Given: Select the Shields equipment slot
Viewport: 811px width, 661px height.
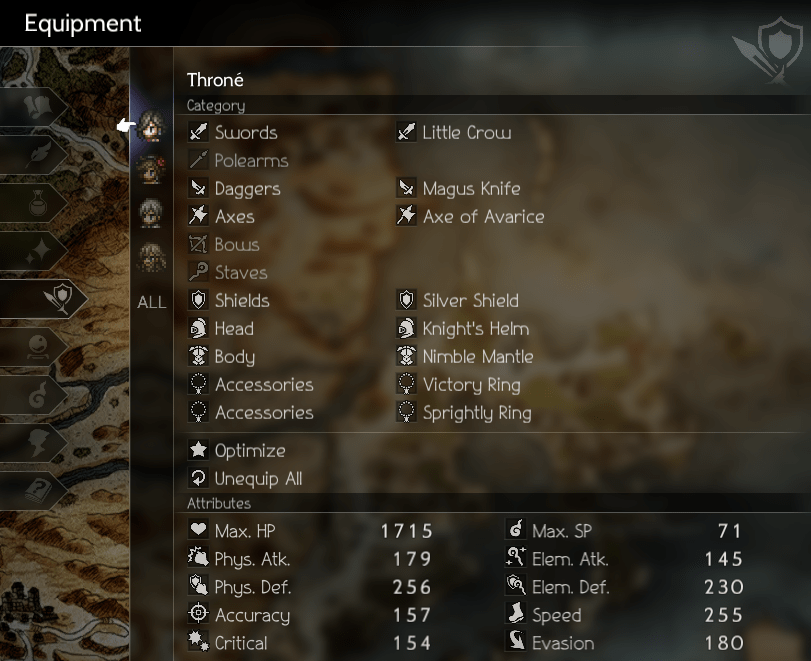Looking at the screenshot, I should pyautogui.click(x=242, y=301).
